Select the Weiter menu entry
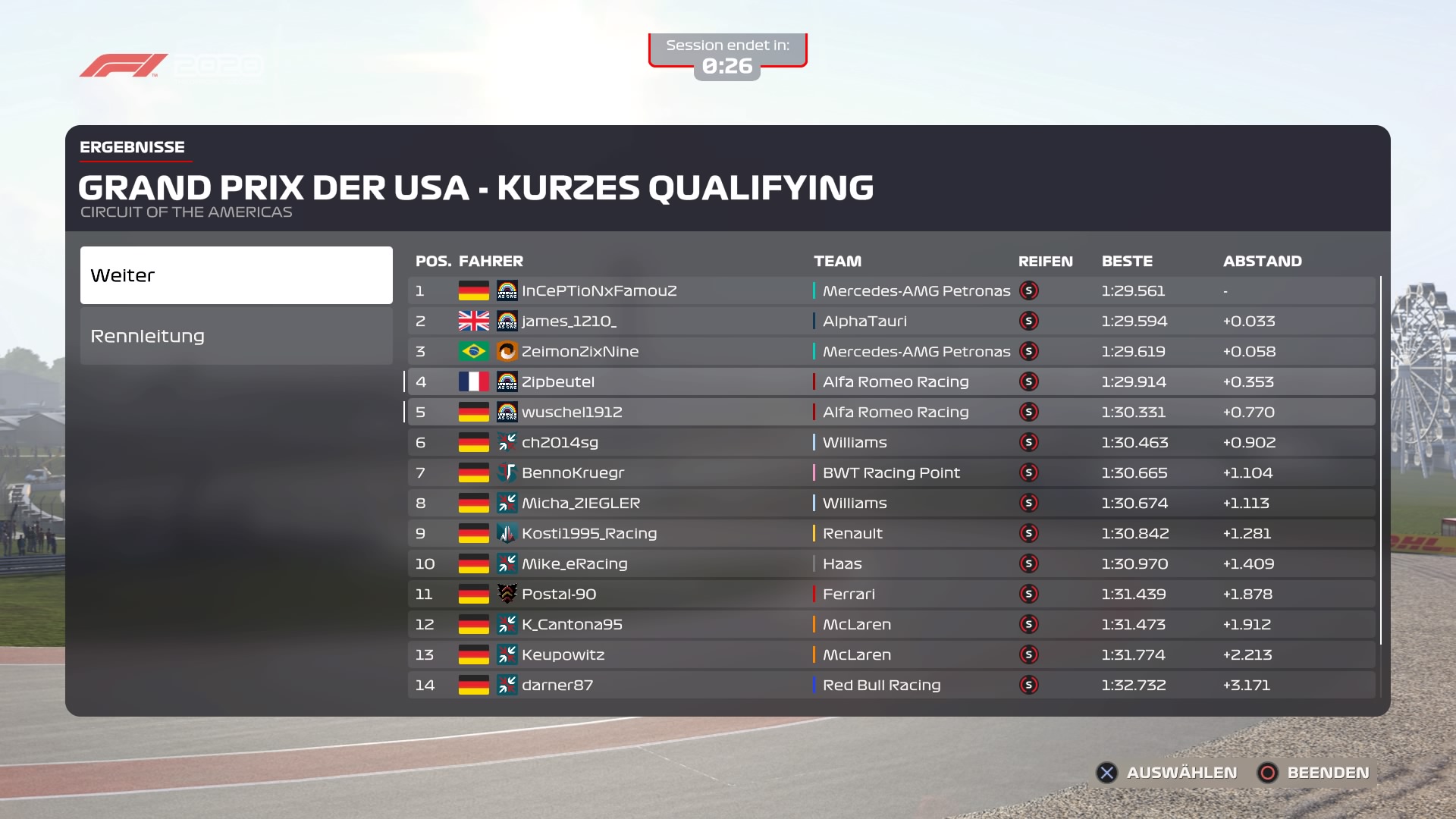Image resolution: width=1456 pixels, height=819 pixels. [236, 275]
